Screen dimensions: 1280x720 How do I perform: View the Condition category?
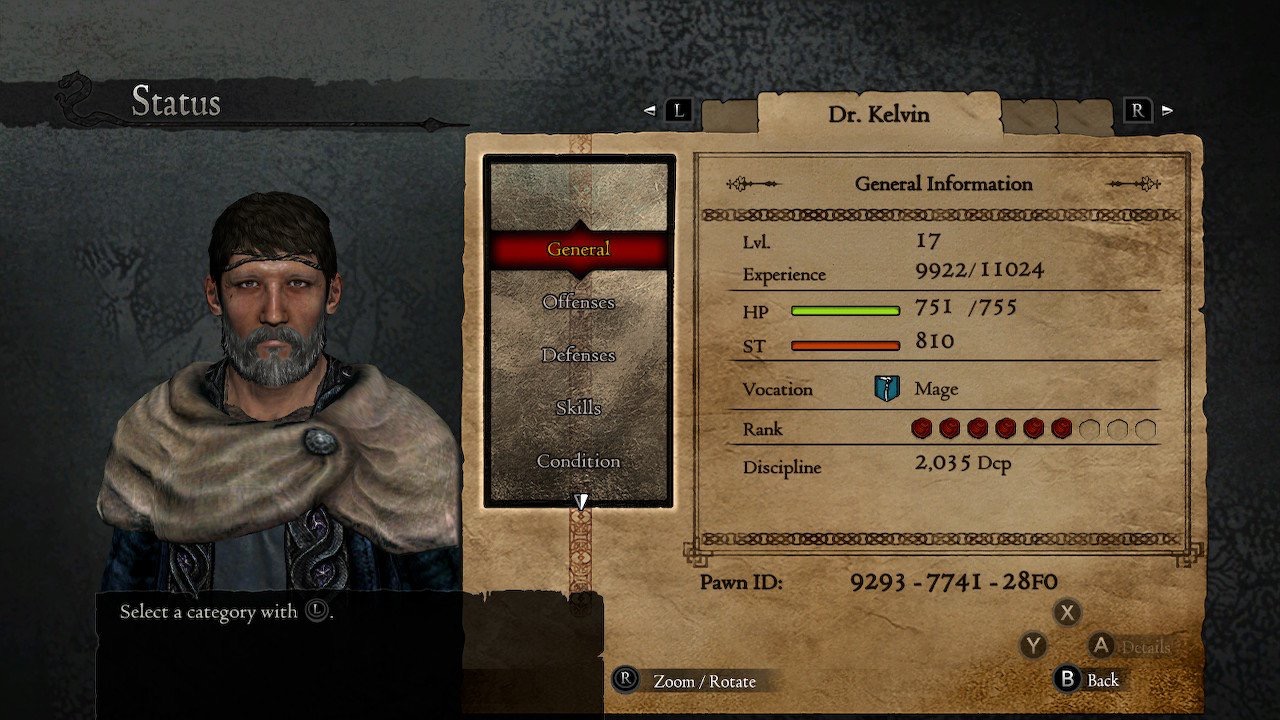tap(578, 461)
